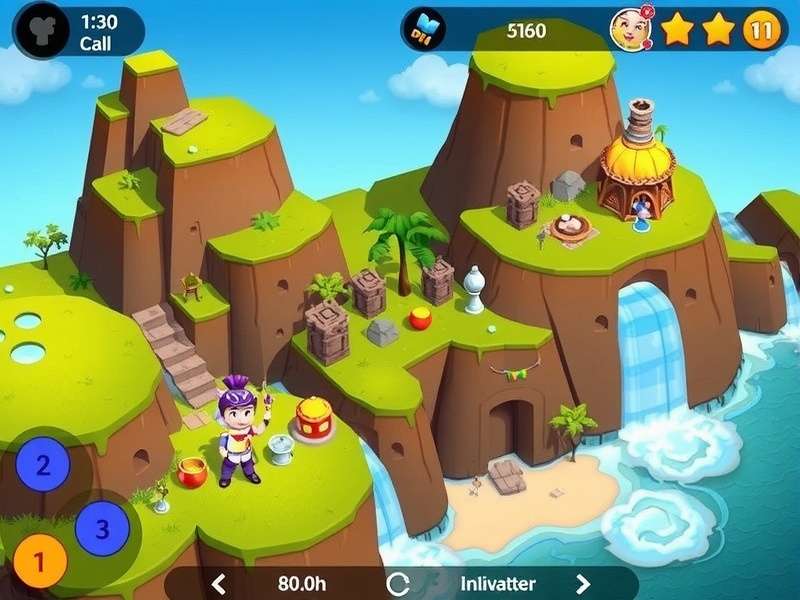Tap the orange coin showing 11
800x600 pixels.
(762, 30)
